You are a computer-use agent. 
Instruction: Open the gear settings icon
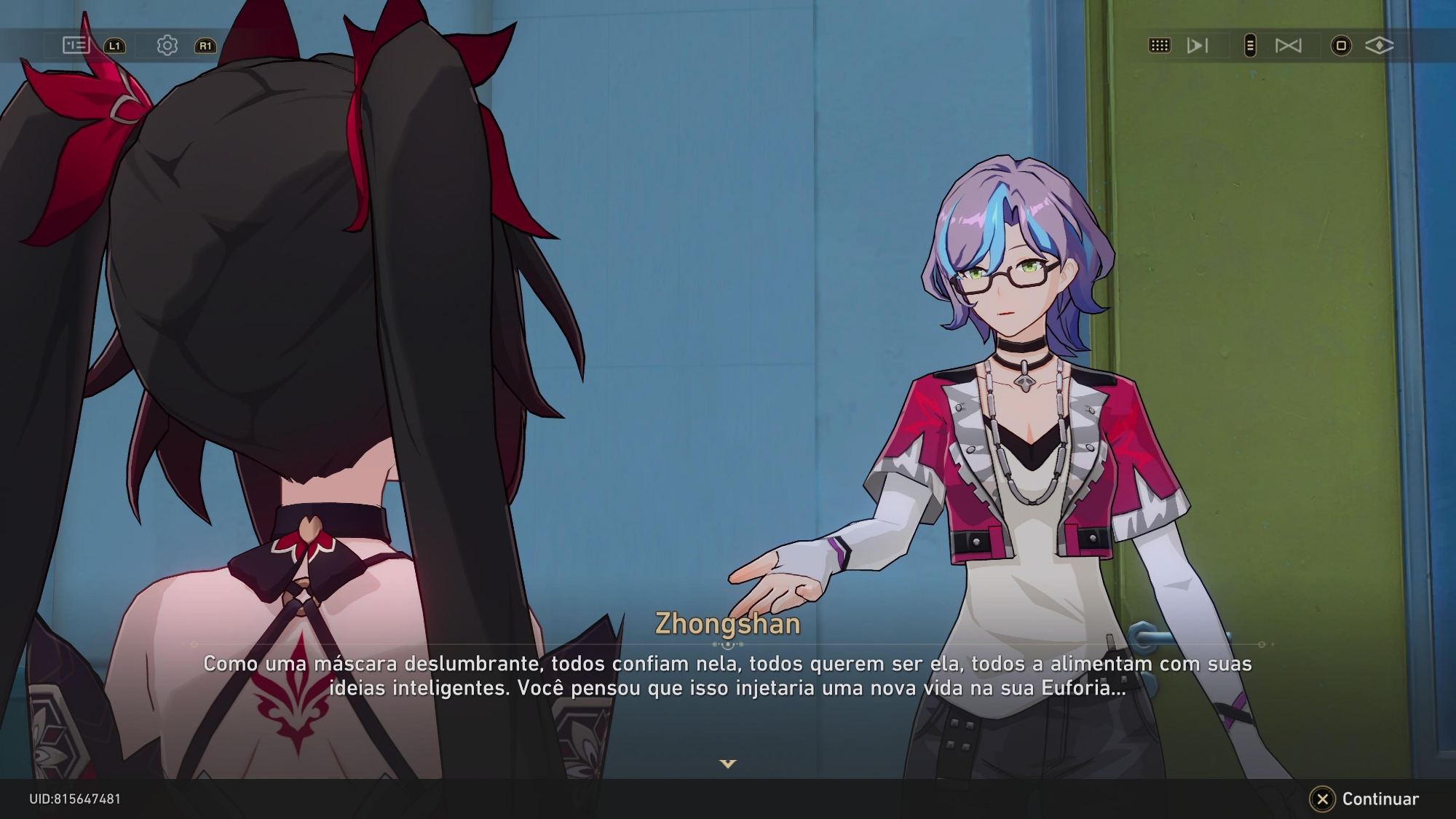coord(167,45)
